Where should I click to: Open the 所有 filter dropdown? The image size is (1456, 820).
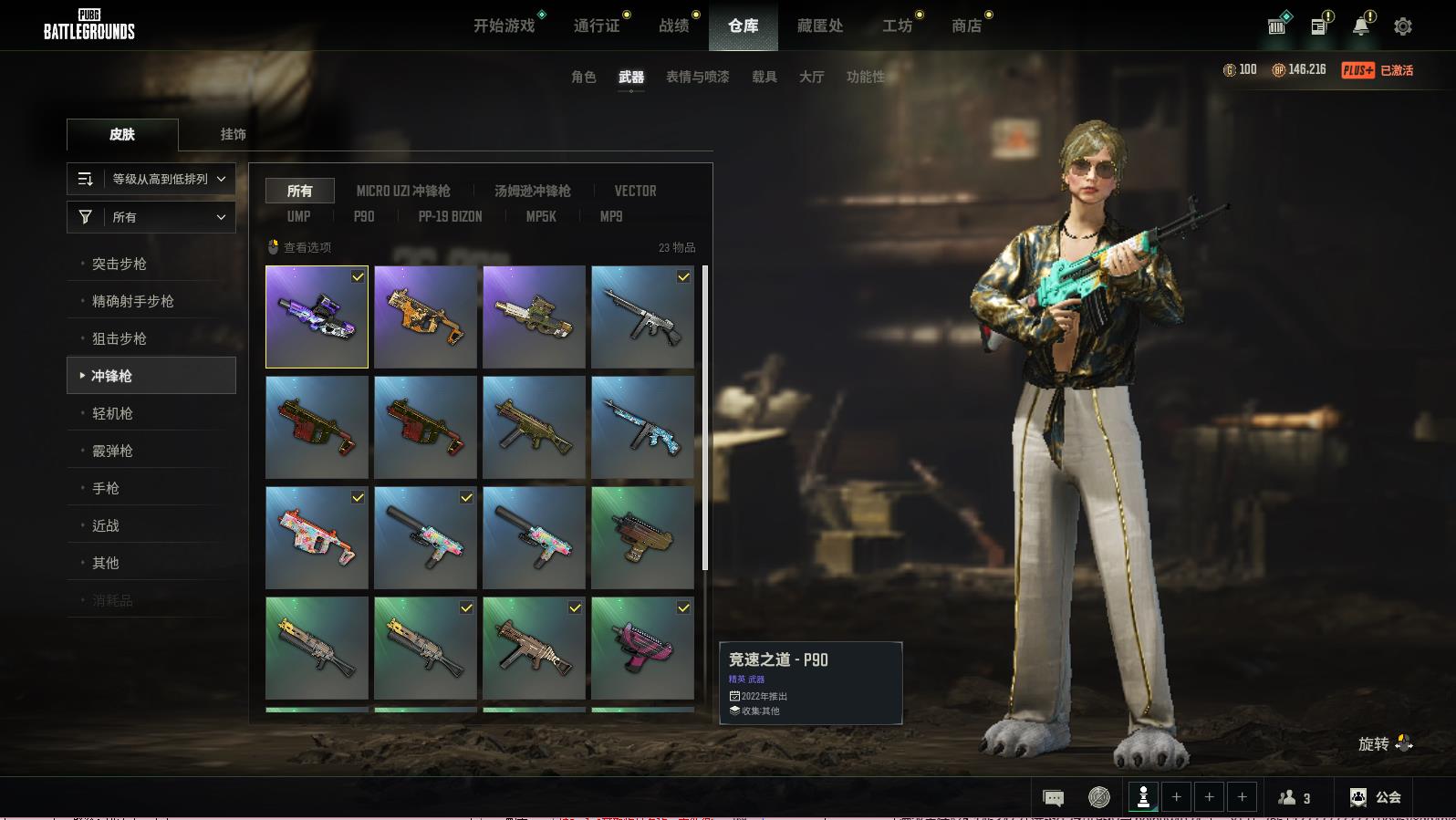(x=151, y=217)
